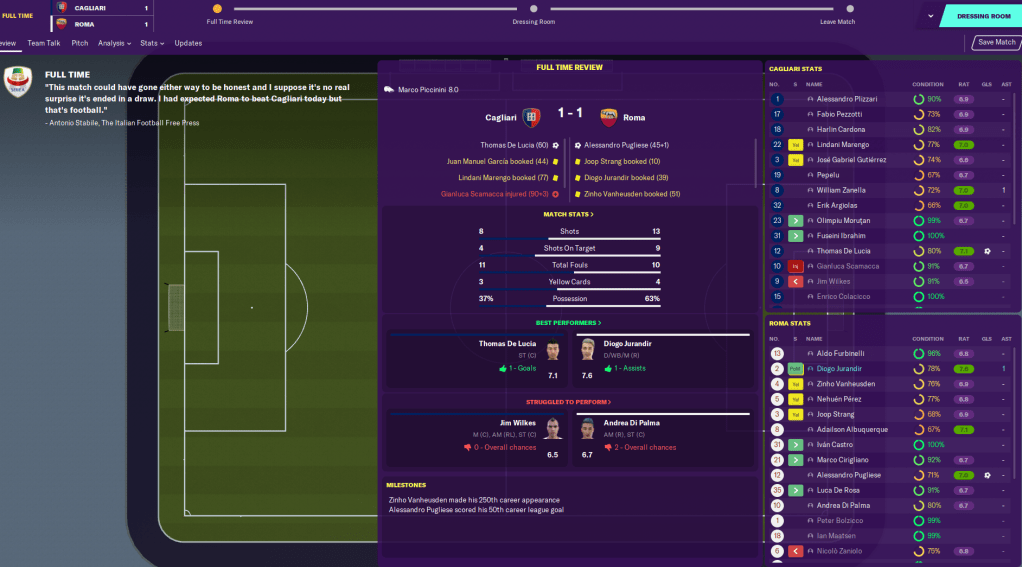Select Thomas De Lucia in Cagliari stats list

pyautogui.click(x=843, y=251)
